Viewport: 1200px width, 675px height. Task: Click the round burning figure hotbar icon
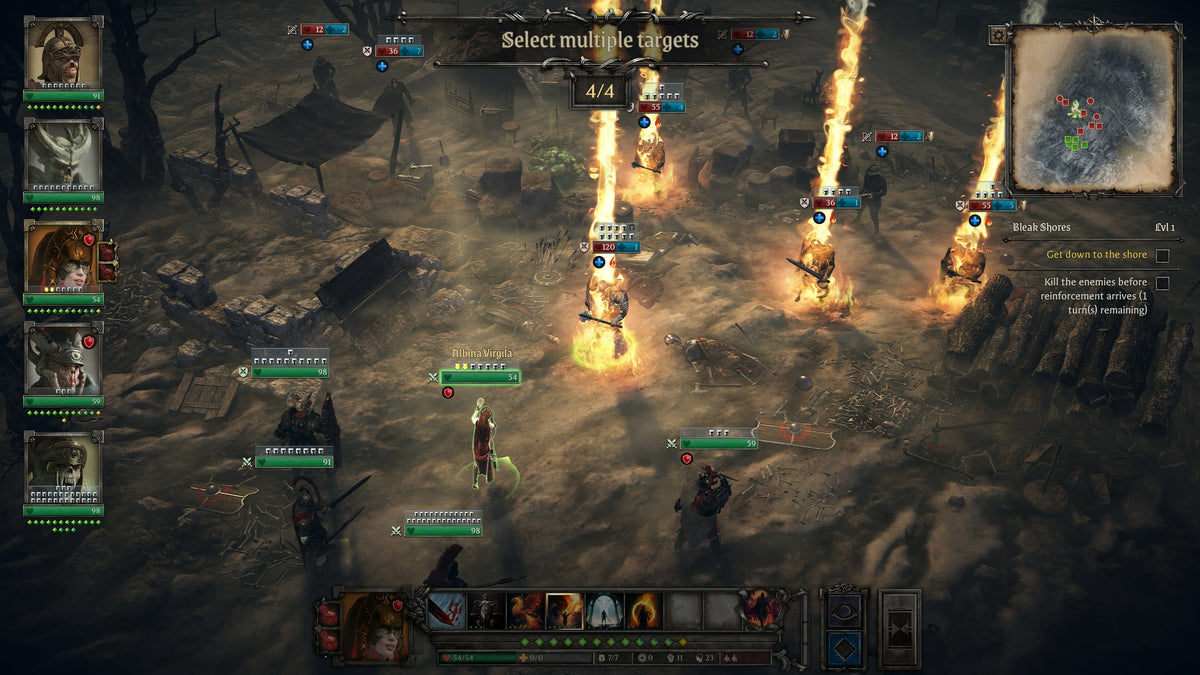point(761,610)
